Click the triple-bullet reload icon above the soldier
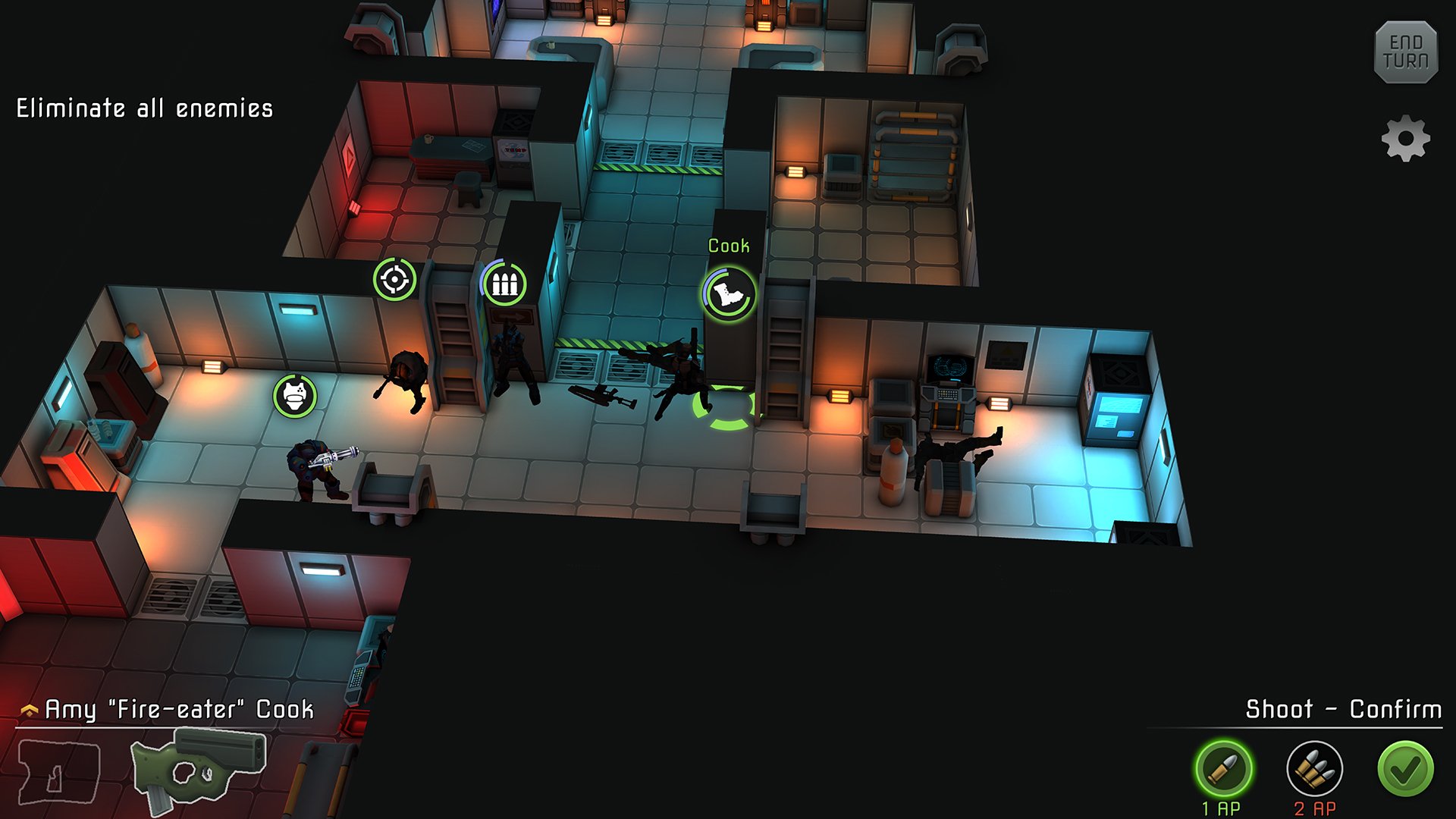Viewport: 1456px width, 819px height. click(505, 284)
